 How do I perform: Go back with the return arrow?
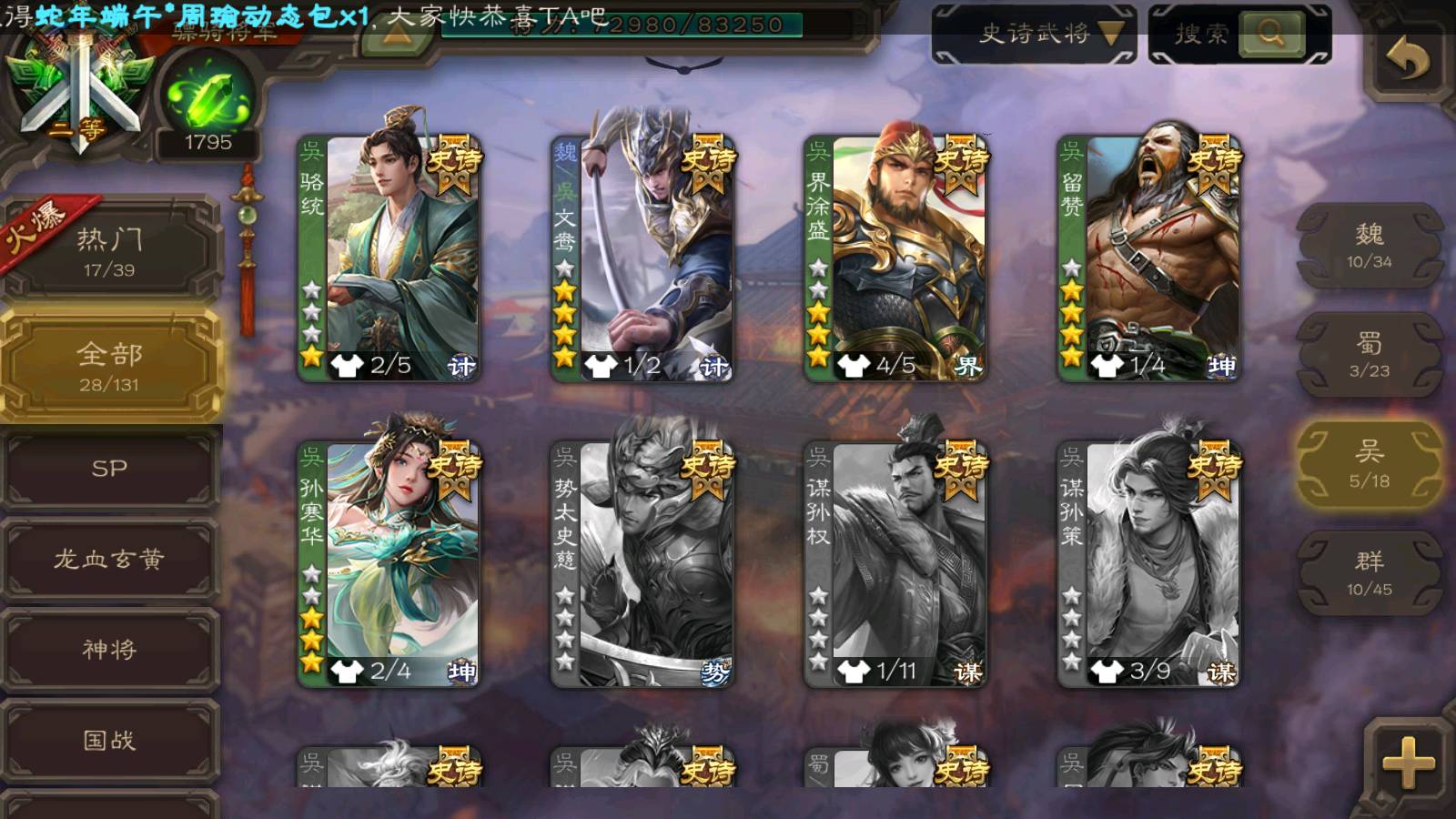pyautogui.click(x=1406, y=62)
